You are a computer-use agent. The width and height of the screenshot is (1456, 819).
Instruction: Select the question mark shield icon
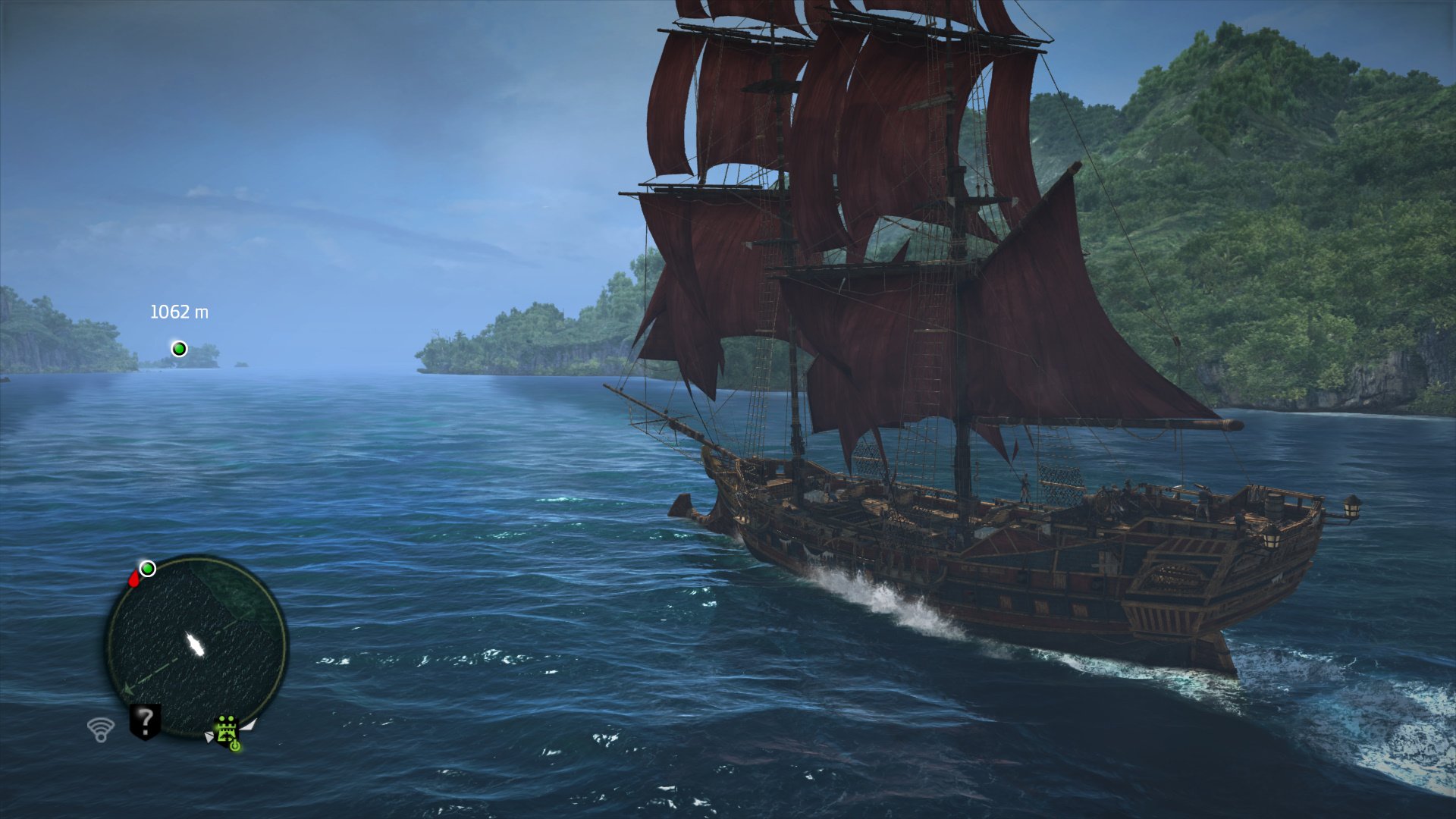pos(145,721)
